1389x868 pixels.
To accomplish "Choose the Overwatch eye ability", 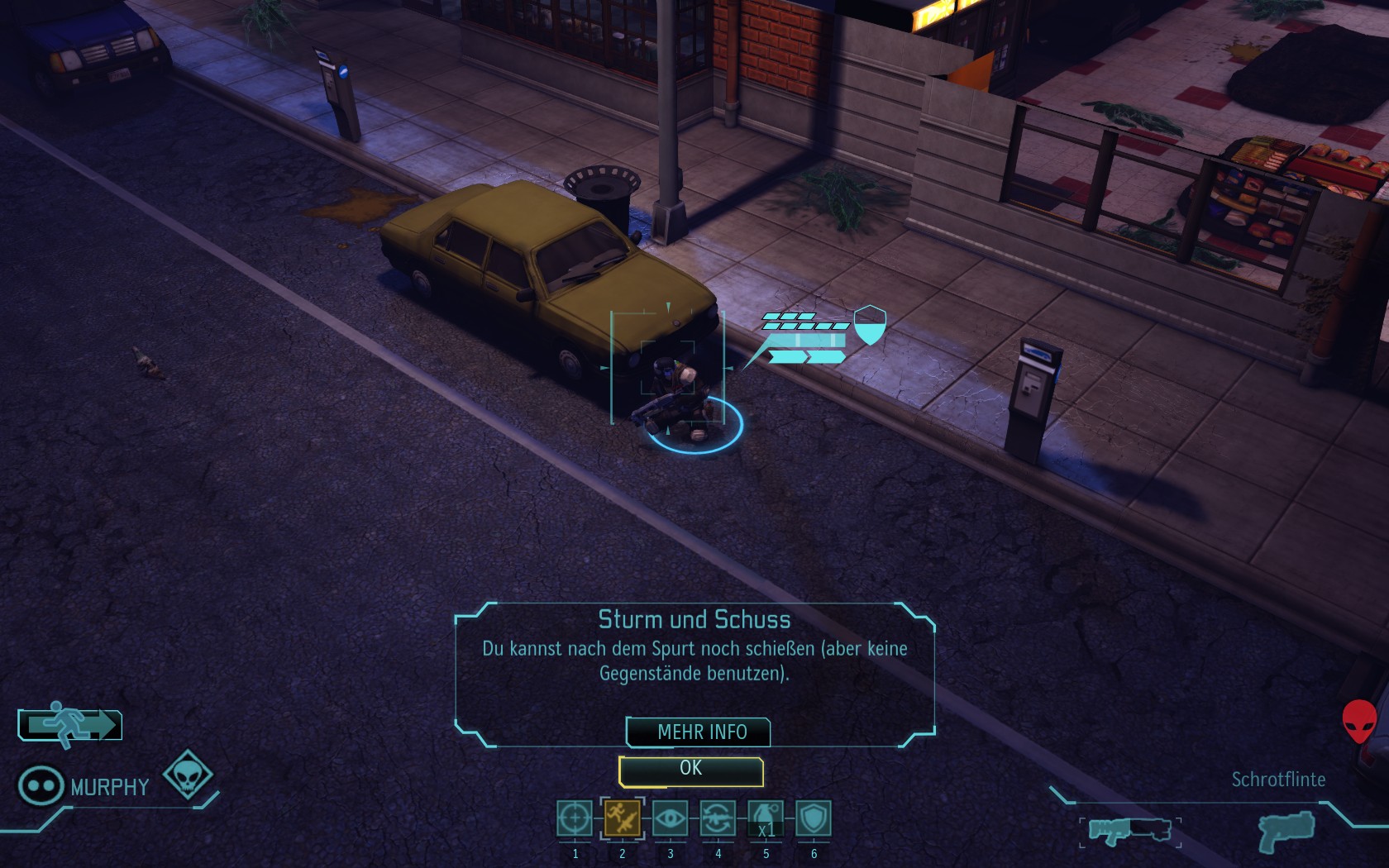I will [x=670, y=819].
